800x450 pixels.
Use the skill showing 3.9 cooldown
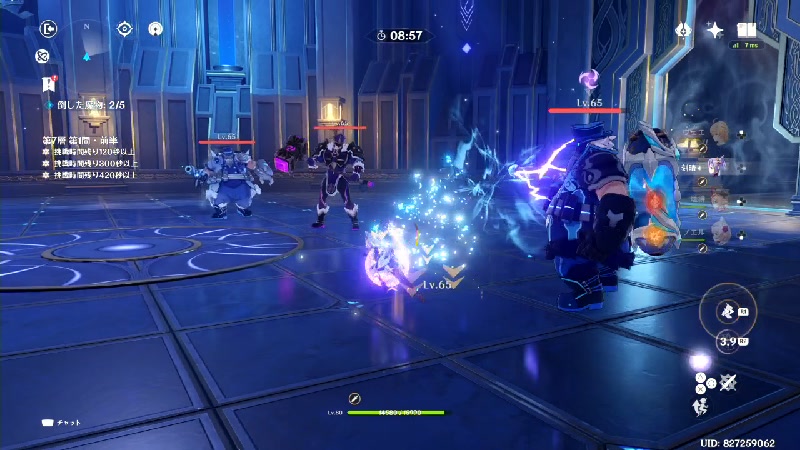click(x=728, y=343)
